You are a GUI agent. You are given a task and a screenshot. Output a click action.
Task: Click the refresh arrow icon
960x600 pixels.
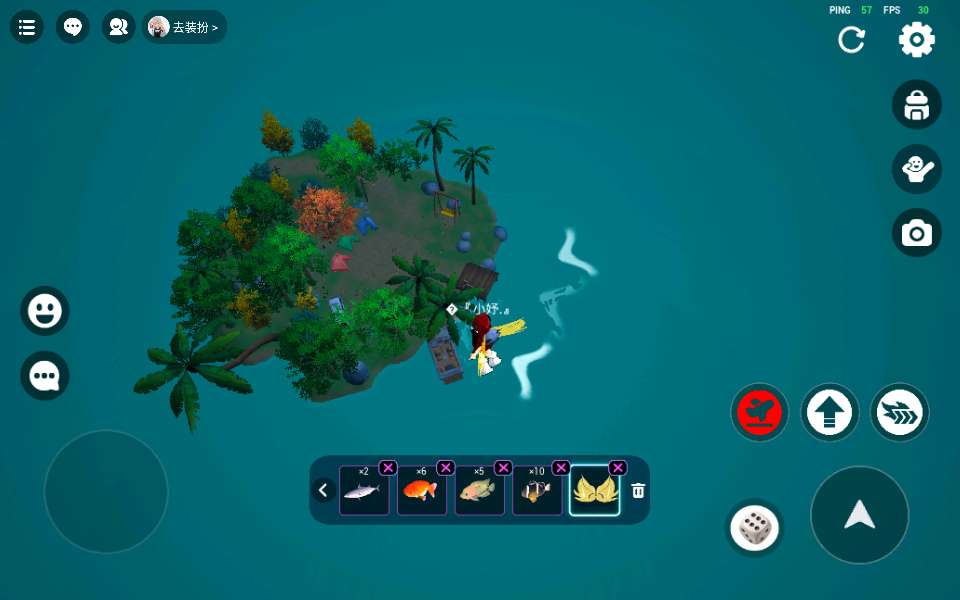[x=852, y=40]
